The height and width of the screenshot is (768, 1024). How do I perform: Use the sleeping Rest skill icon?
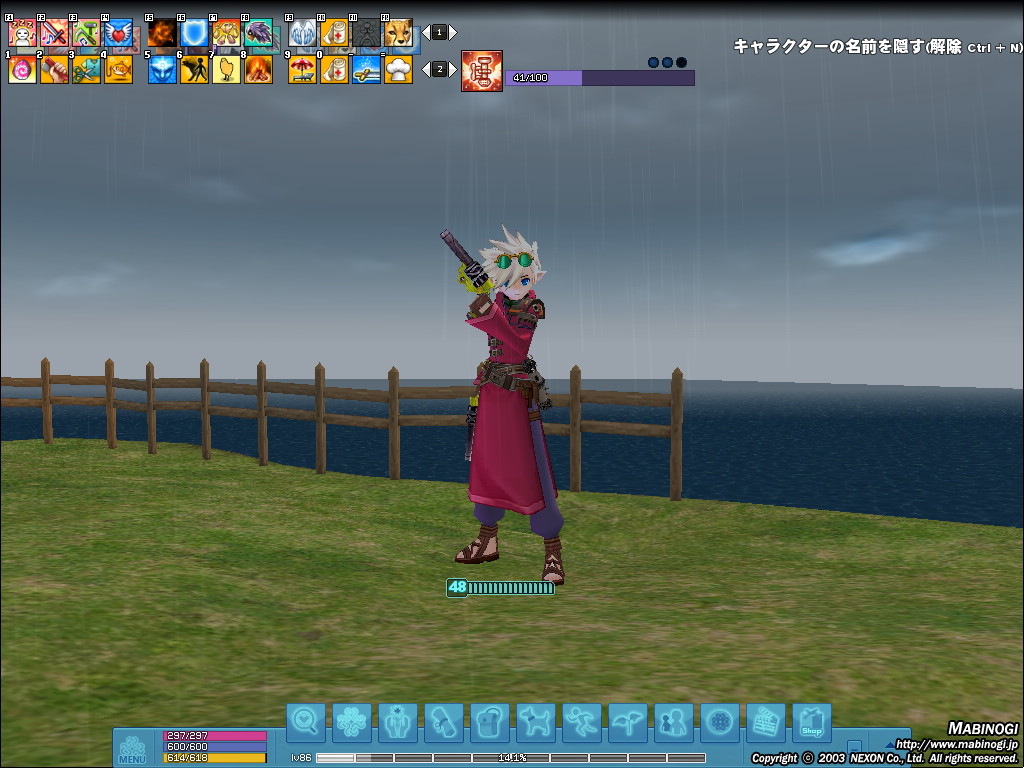pyautogui.click(x=22, y=34)
